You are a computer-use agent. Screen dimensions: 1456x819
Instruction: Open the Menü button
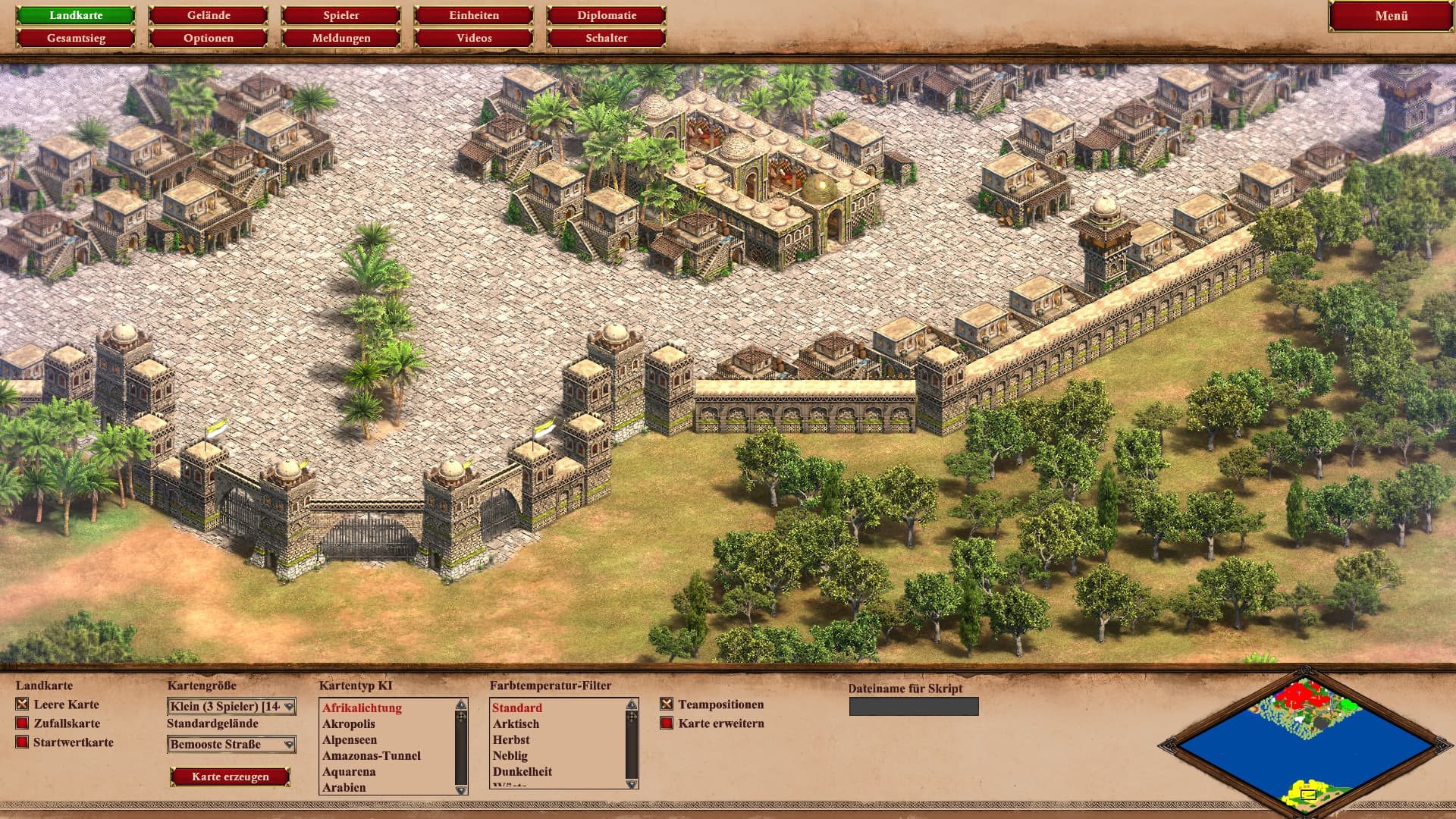coord(1391,16)
